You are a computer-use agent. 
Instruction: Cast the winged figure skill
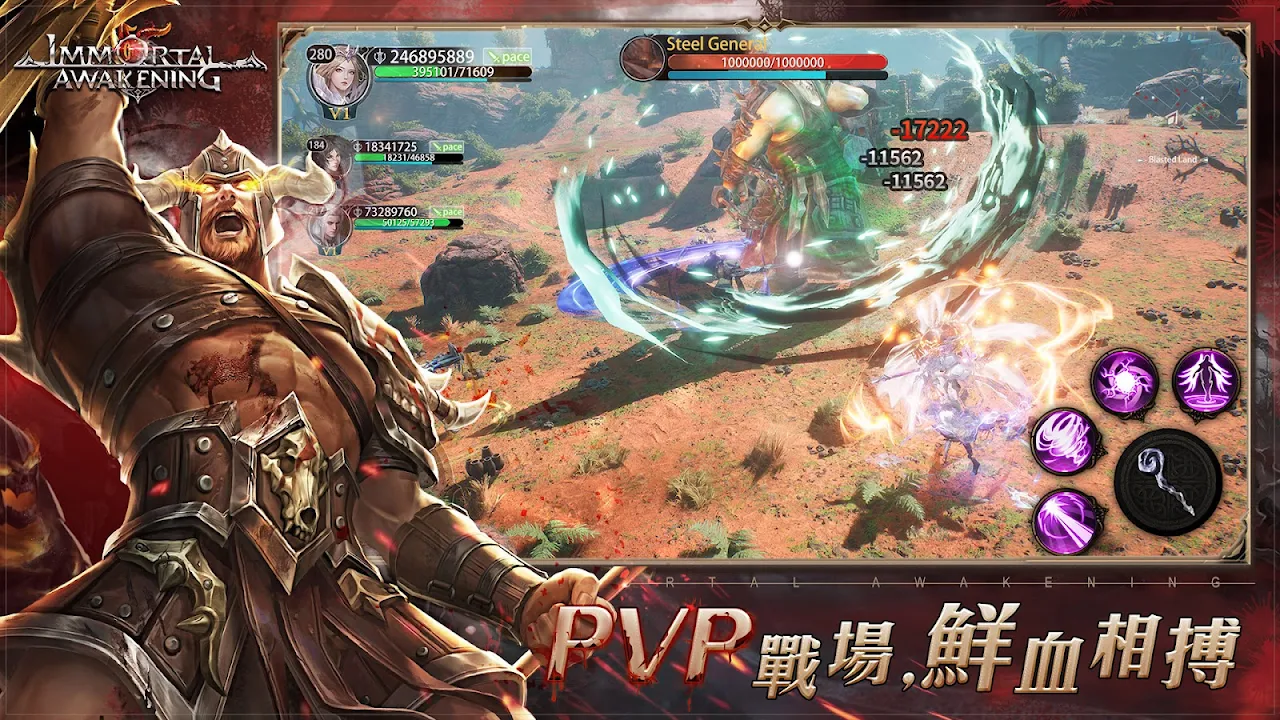(1206, 381)
